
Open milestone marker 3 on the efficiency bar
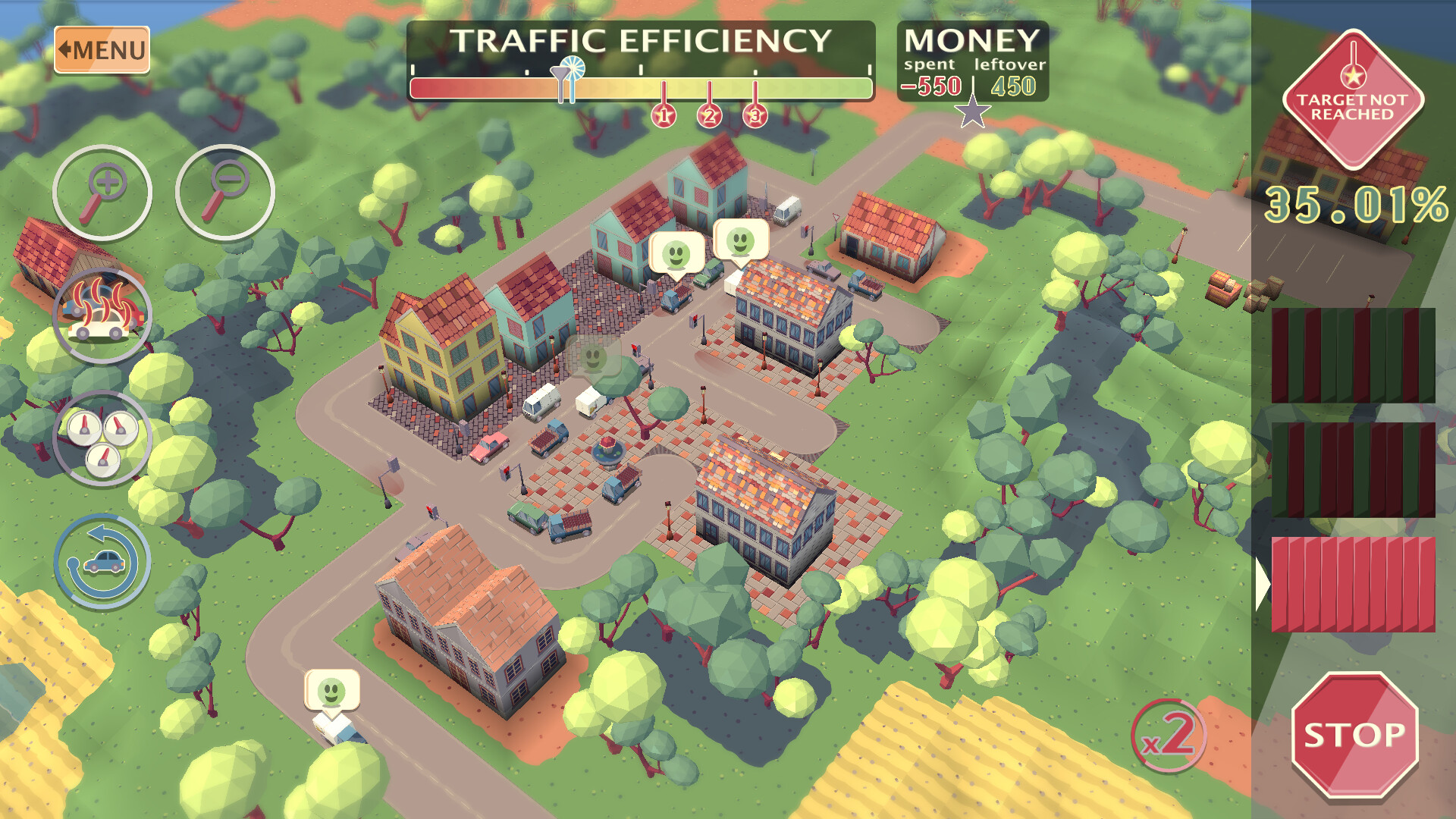[x=754, y=114]
